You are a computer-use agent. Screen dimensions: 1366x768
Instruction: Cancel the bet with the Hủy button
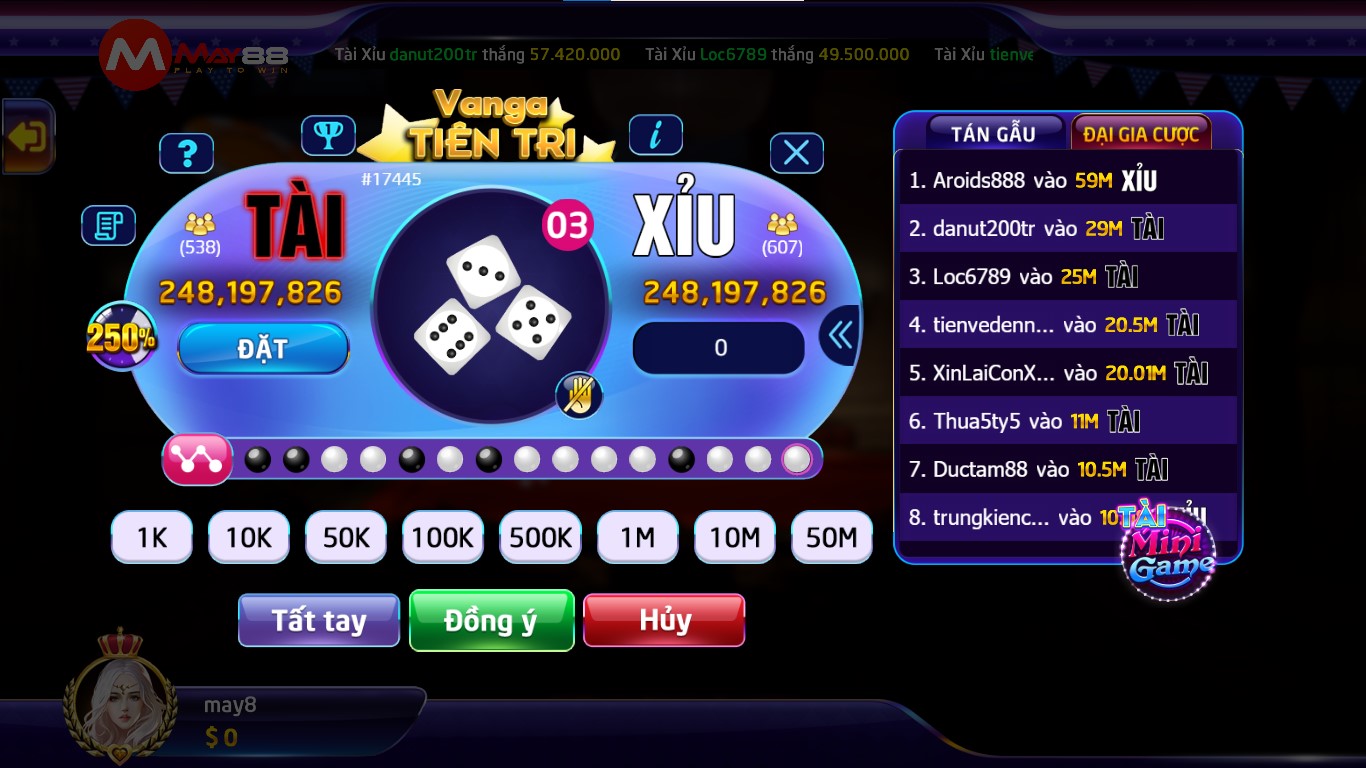tap(664, 620)
